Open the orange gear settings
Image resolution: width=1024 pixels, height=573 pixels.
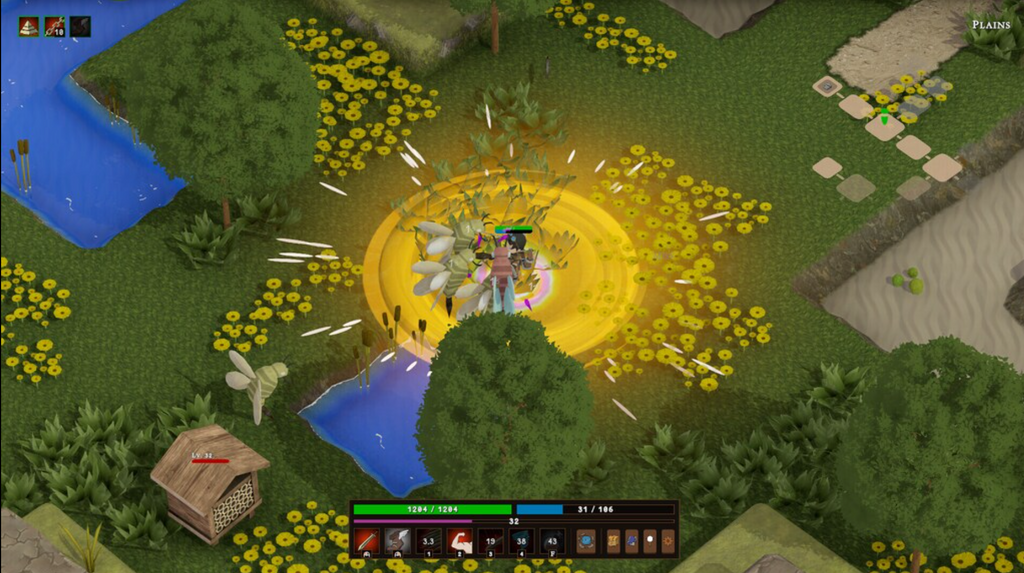pos(668,541)
